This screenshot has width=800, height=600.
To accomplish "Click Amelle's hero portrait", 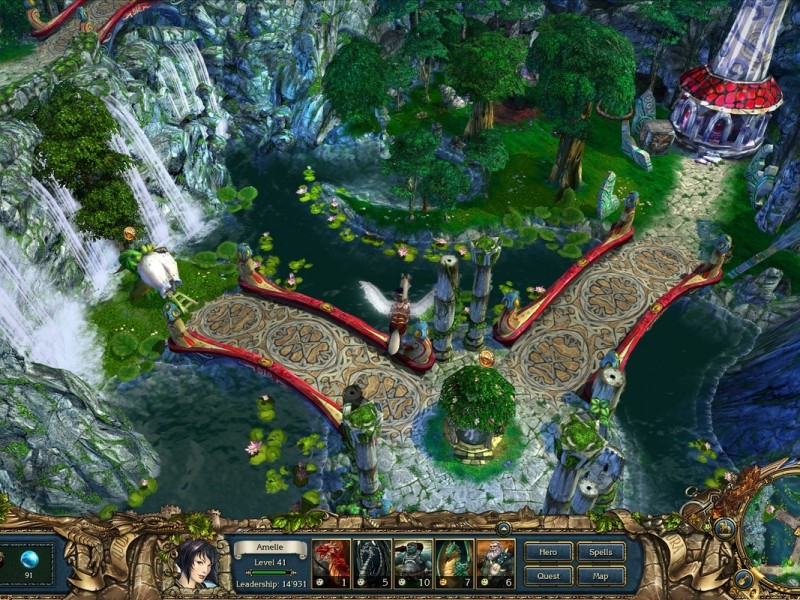I will 197,562.
